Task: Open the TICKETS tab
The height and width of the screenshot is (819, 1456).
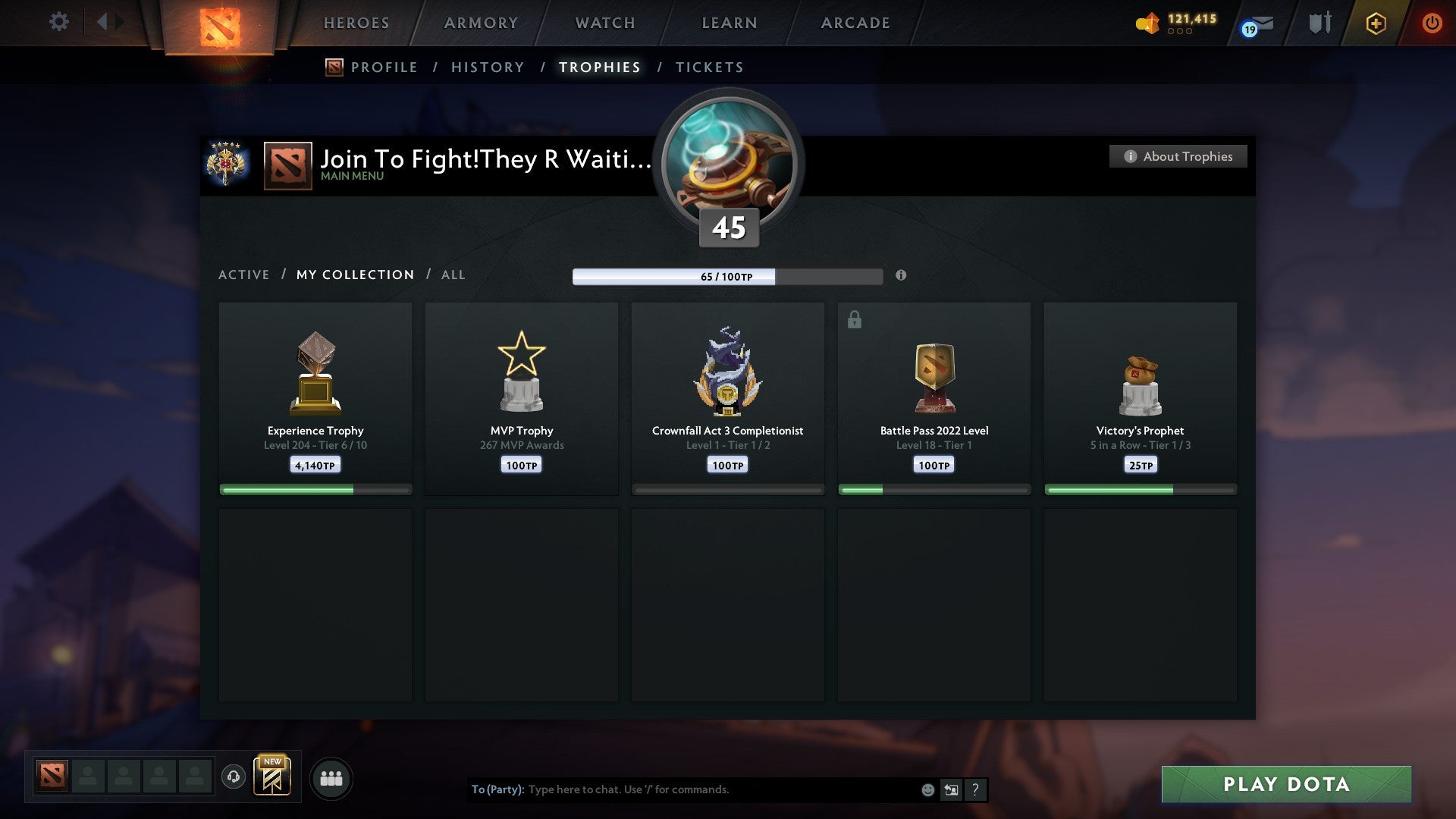Action: tap(709, 67)
